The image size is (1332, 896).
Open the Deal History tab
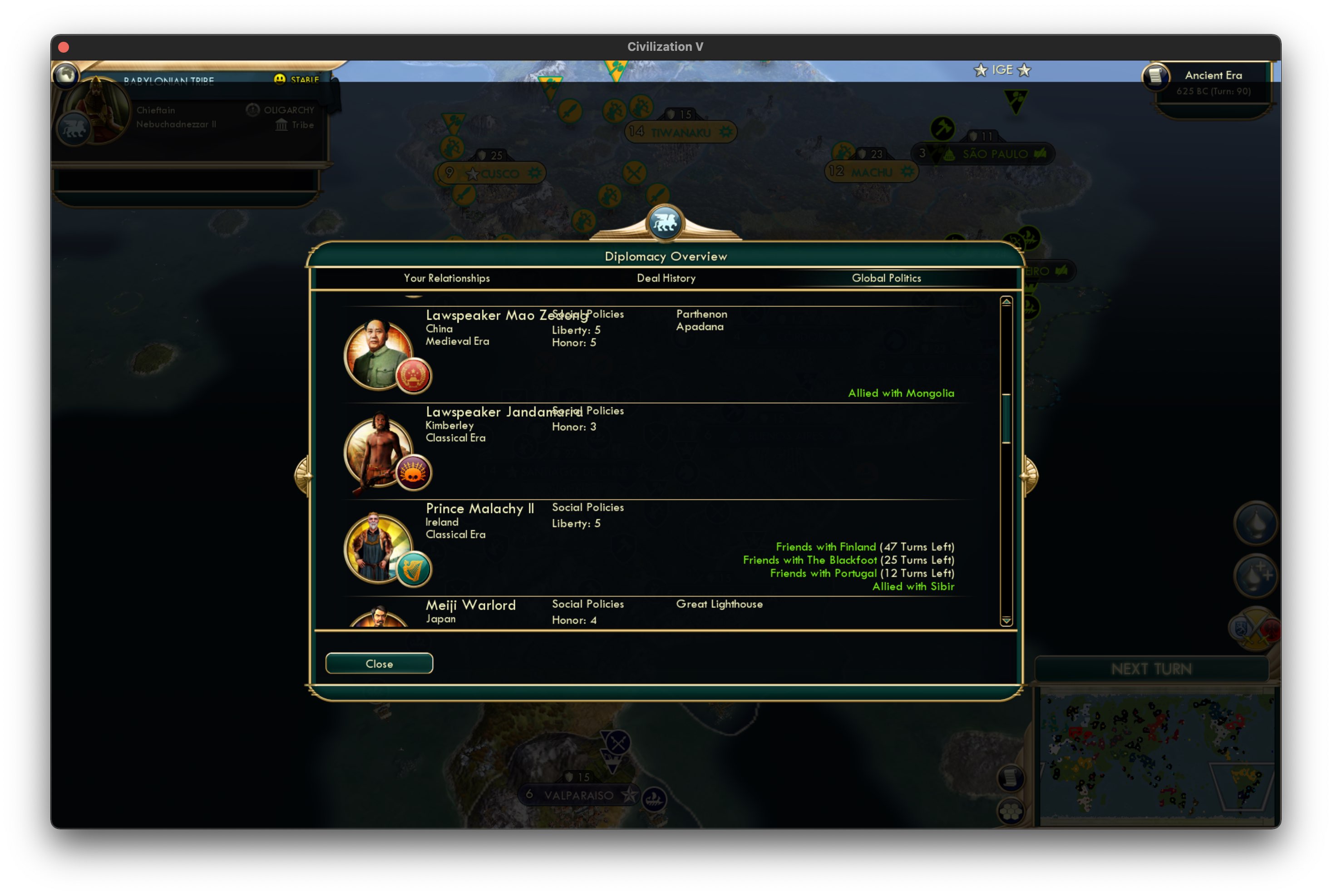click(666, 278)
